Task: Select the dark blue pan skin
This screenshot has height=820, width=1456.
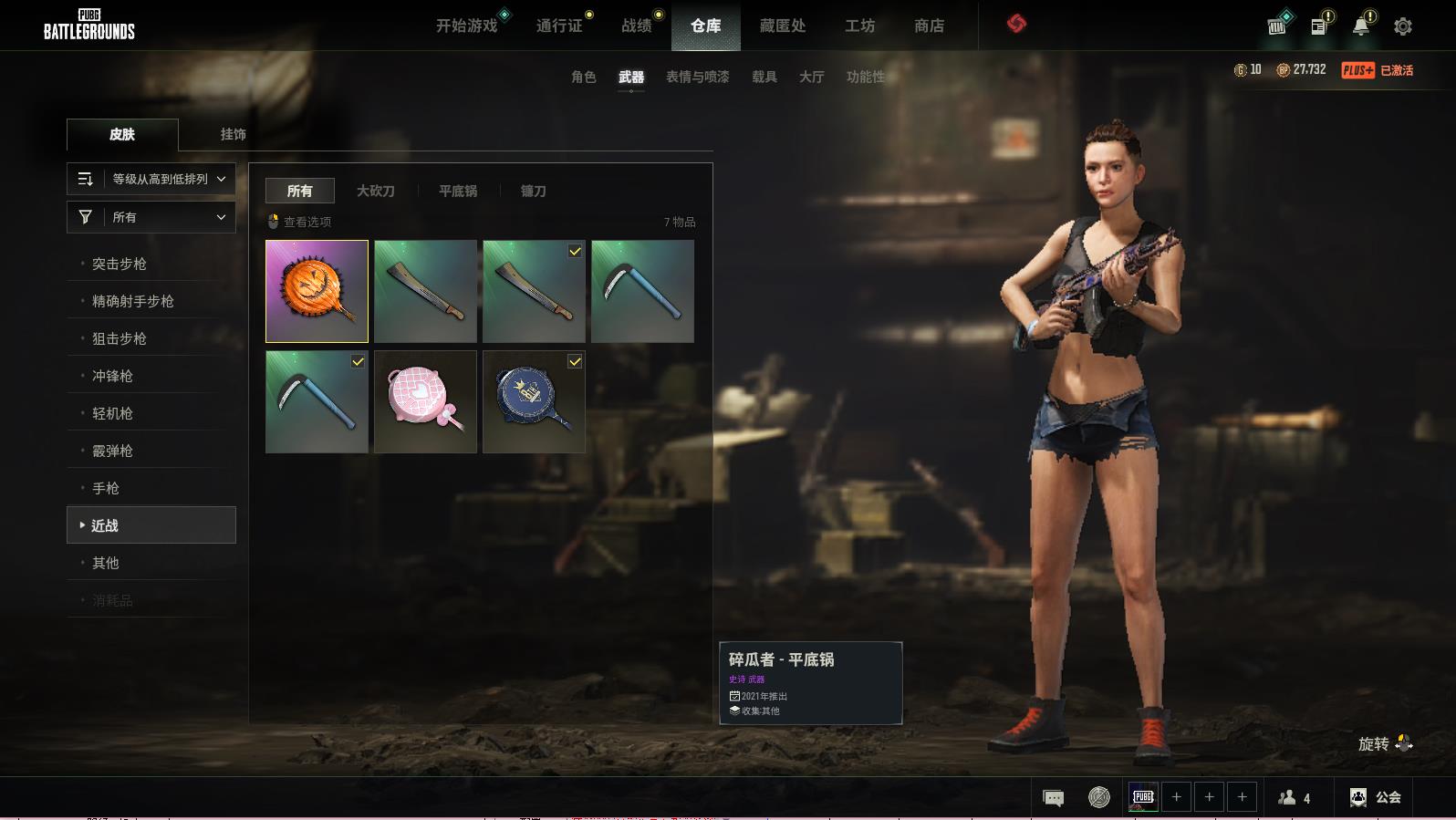Action: [x=534, y=401]
